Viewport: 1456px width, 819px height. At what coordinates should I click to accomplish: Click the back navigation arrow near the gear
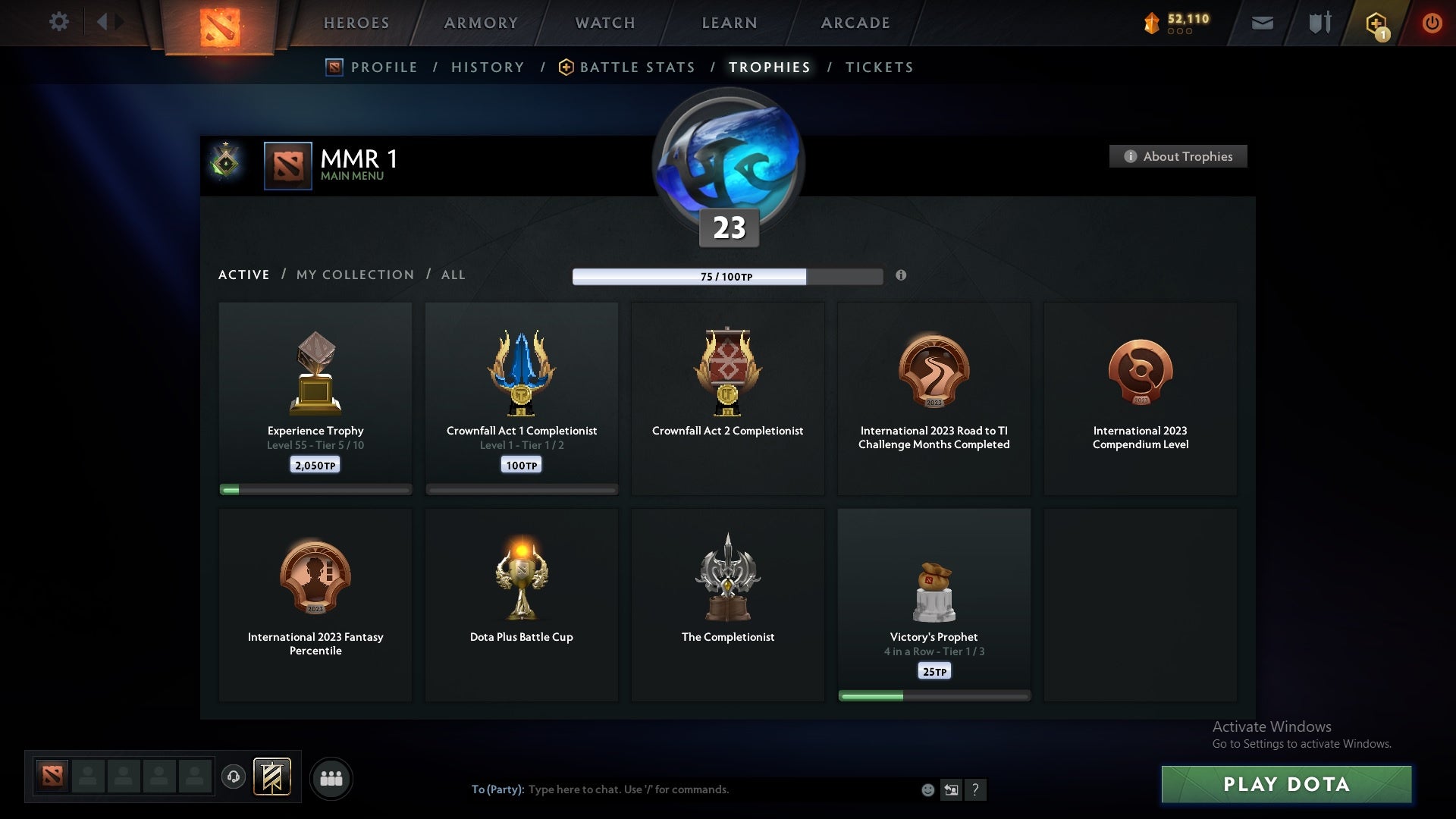106,22
